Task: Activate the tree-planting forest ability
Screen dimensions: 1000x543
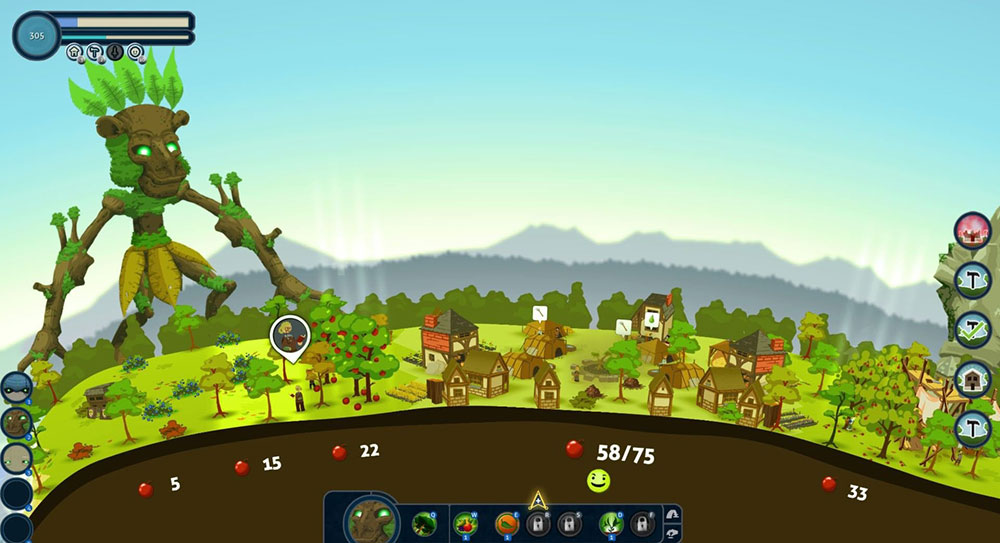Action: [x=424, y=523]
